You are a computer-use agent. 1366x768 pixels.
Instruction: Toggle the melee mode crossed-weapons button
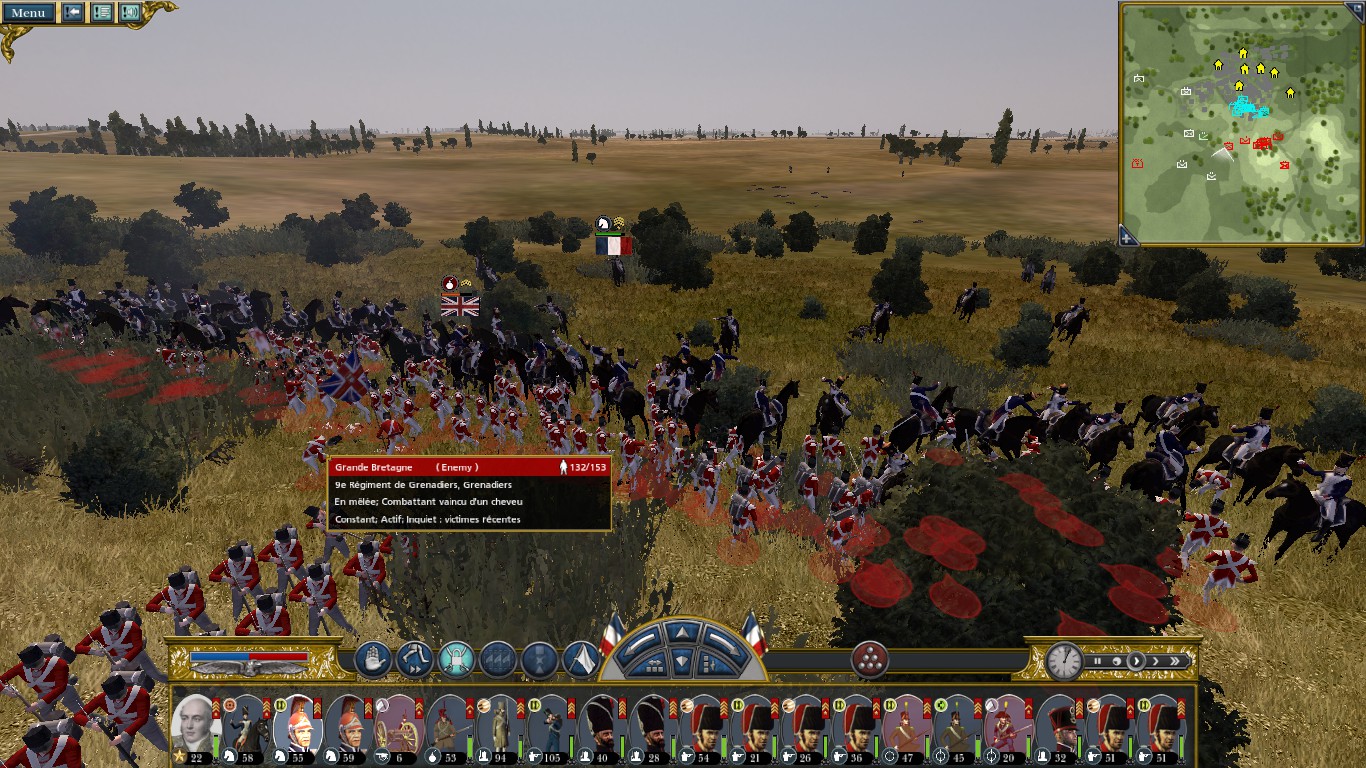point(456,660)
